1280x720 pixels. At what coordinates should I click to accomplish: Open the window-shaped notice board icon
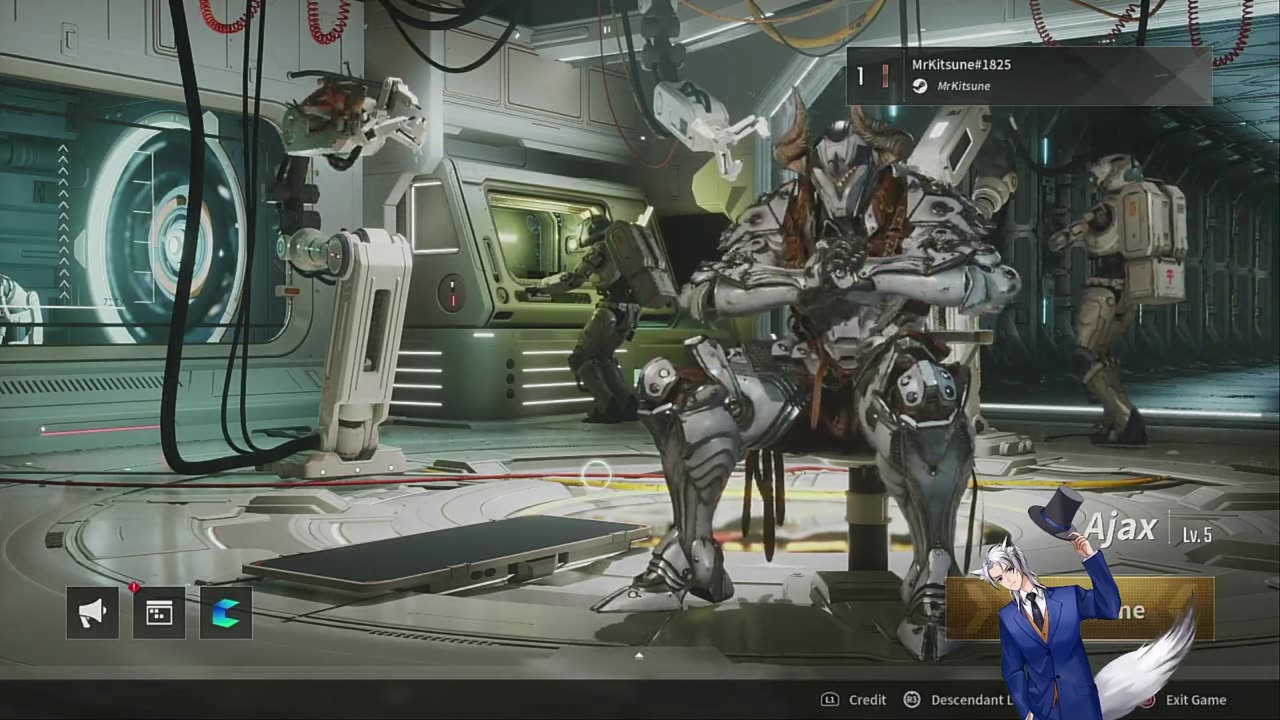click(x=159, y=613)
